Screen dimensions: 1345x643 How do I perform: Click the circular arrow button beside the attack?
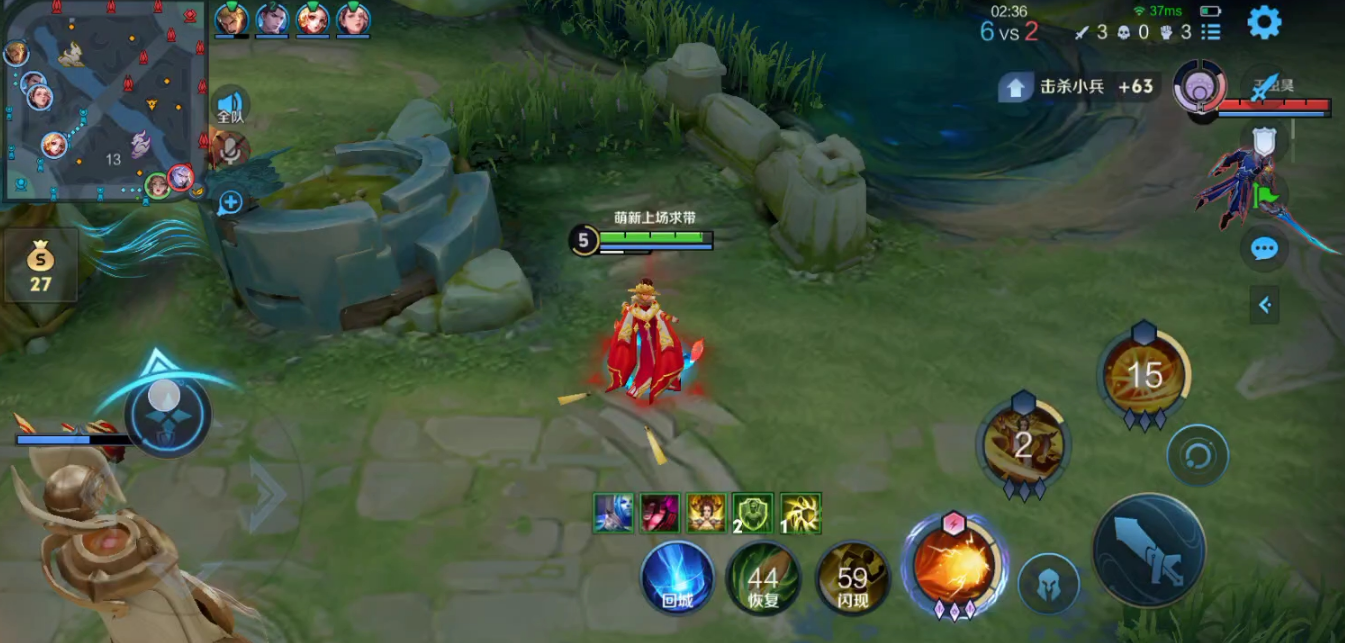[x=1197, y=456]
